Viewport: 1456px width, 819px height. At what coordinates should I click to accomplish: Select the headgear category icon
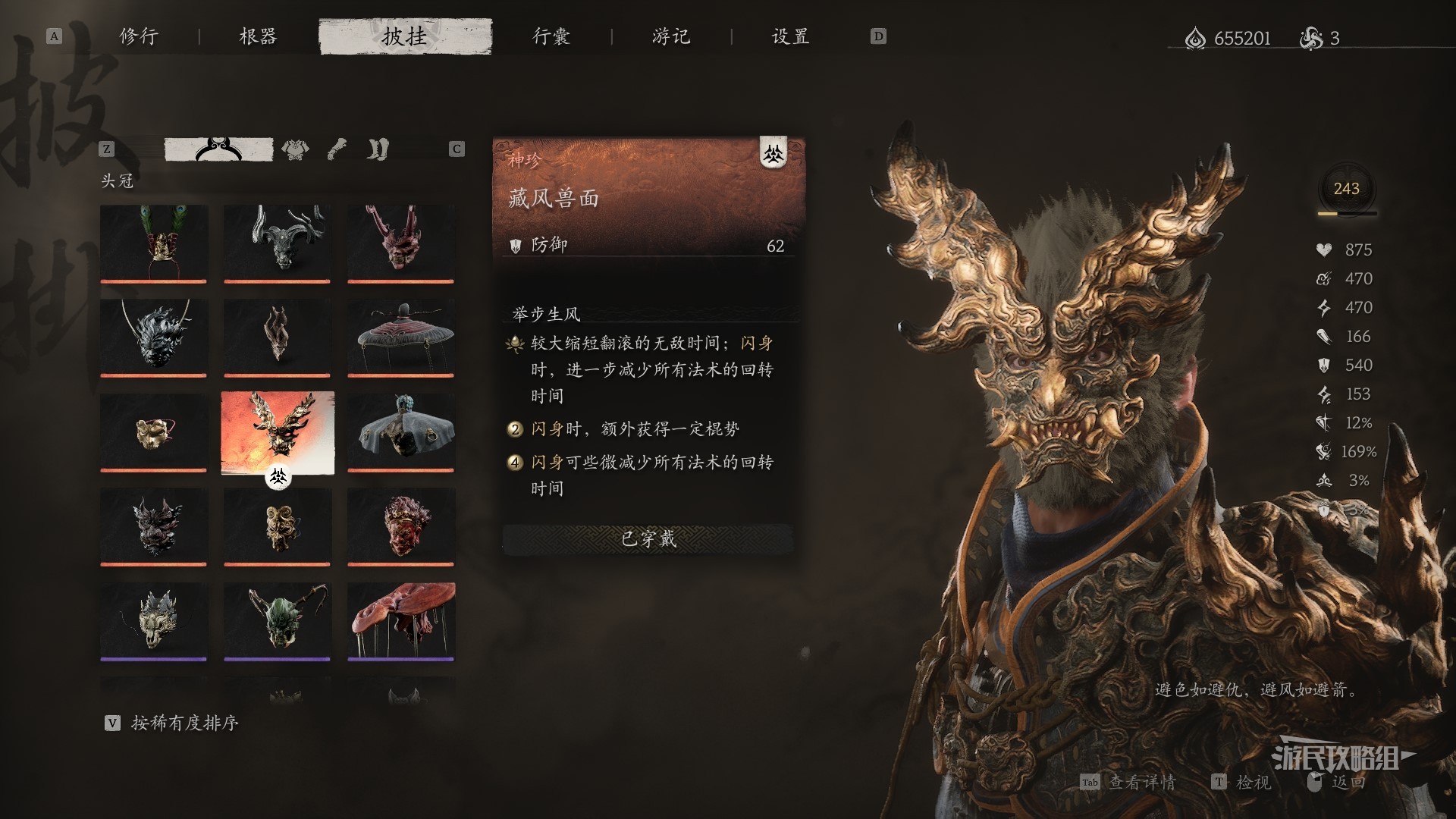pos(218,149)
